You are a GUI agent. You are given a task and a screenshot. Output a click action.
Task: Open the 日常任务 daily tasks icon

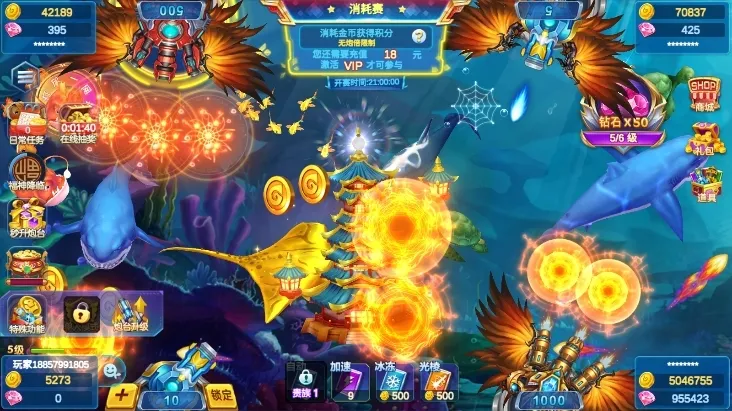click(26, 122)
